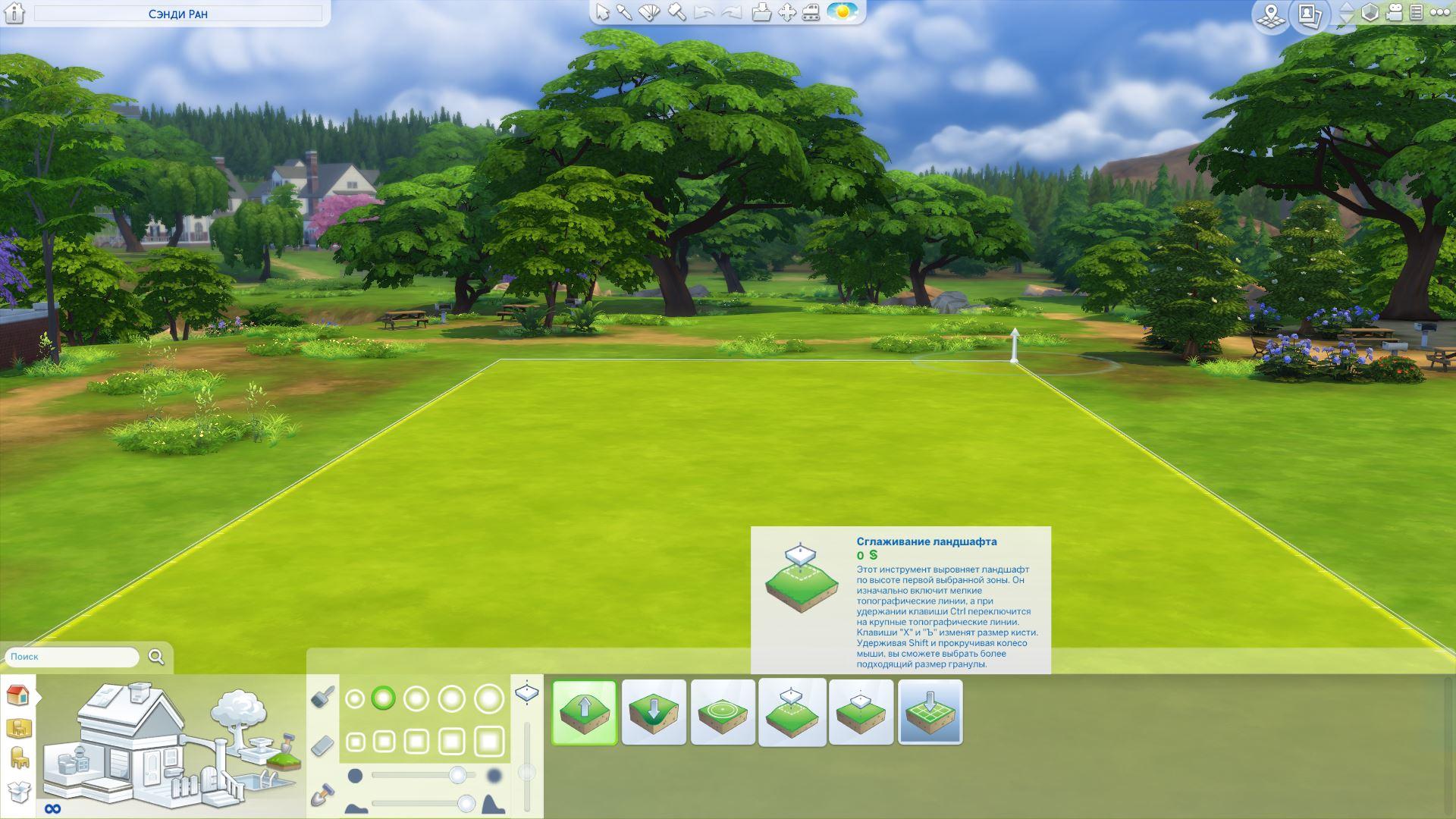Adjust the brush softness slider handle
This screenshot has height=819, width=1456.
click(x=457, y=775)
